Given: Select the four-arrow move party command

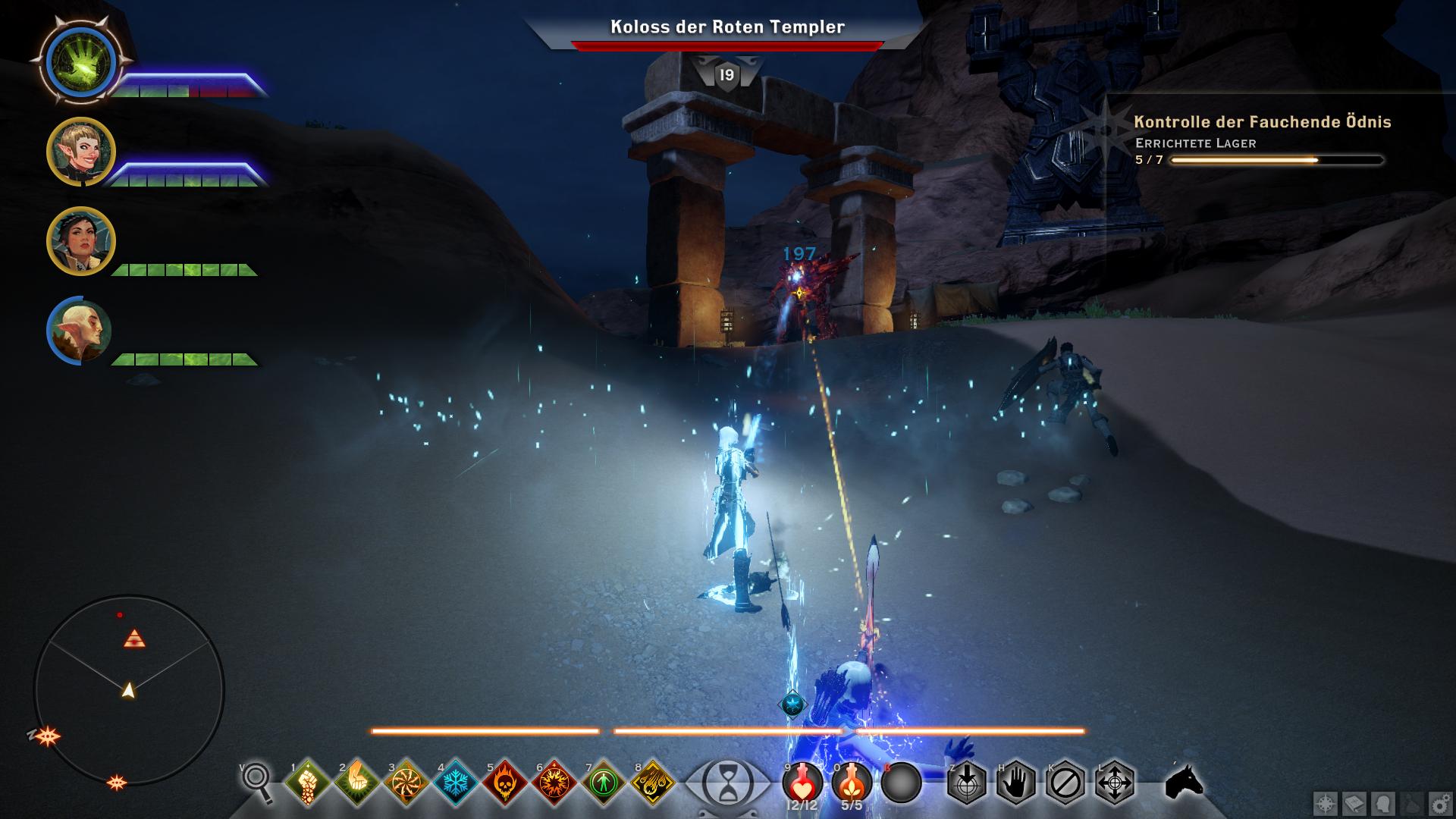Looking at the screenshot, I should click(1115, 782).
